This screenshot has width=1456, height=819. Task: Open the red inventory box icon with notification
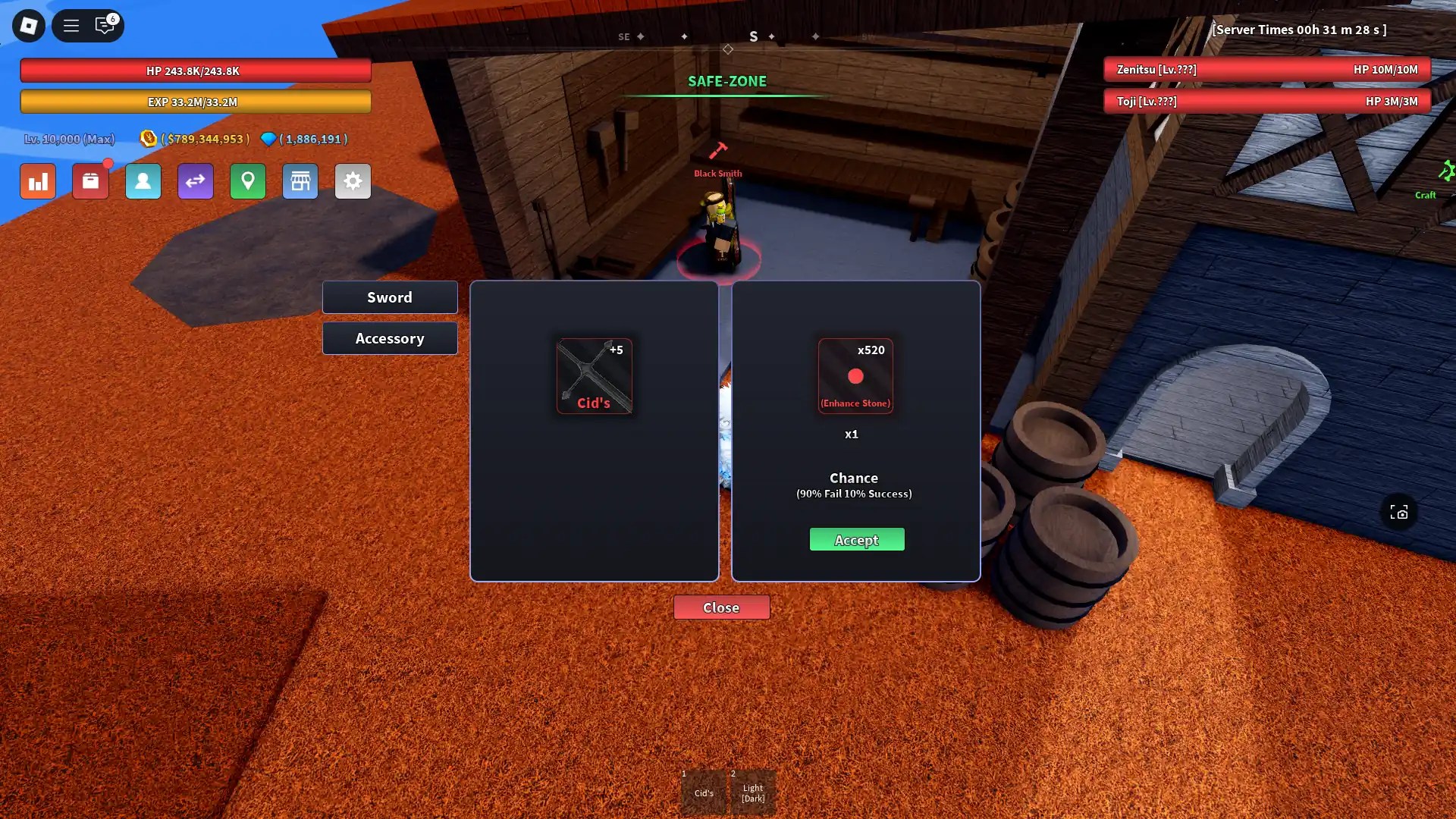click(90, 181)
